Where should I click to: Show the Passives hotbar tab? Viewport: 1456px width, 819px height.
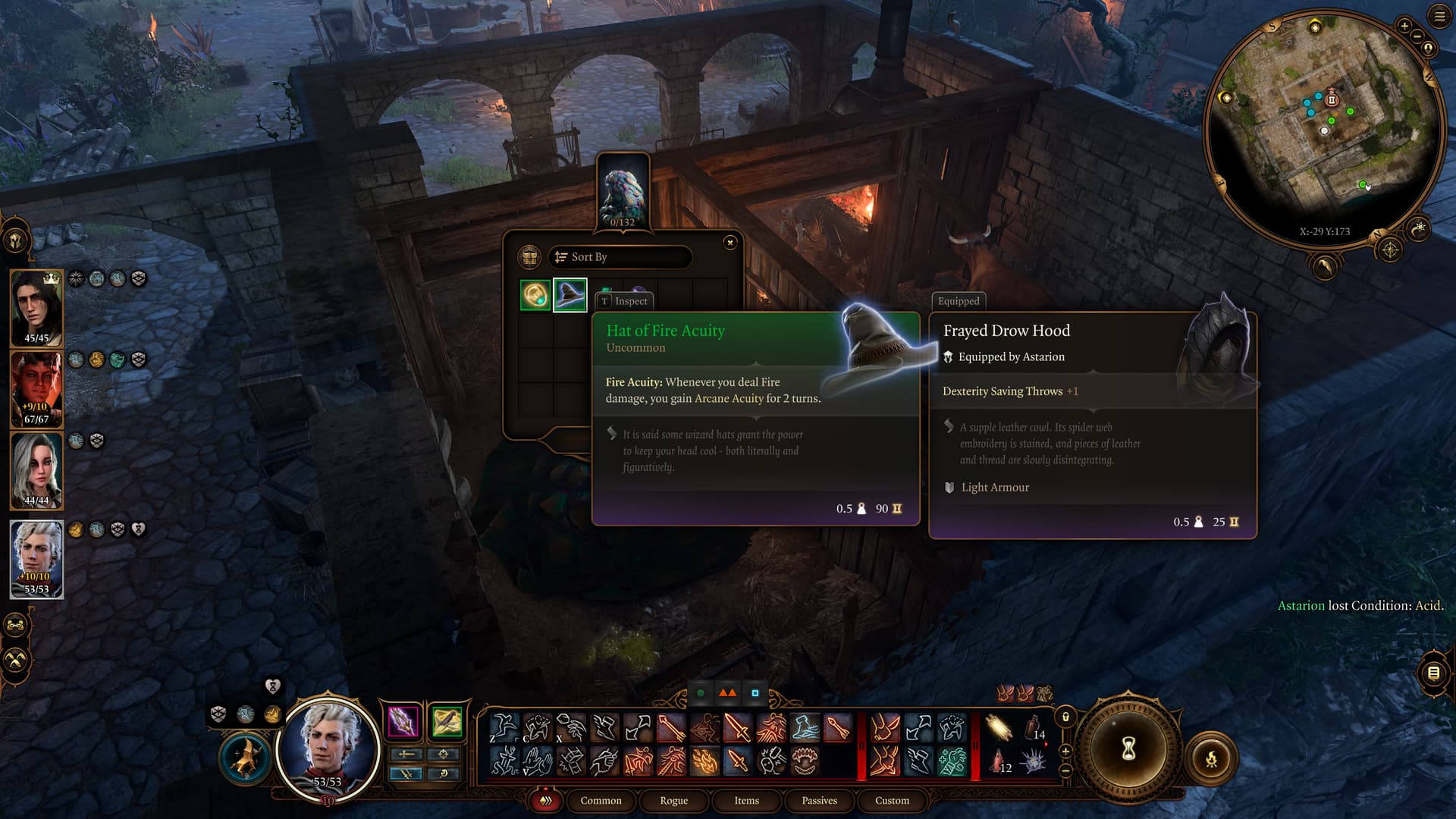819,801
